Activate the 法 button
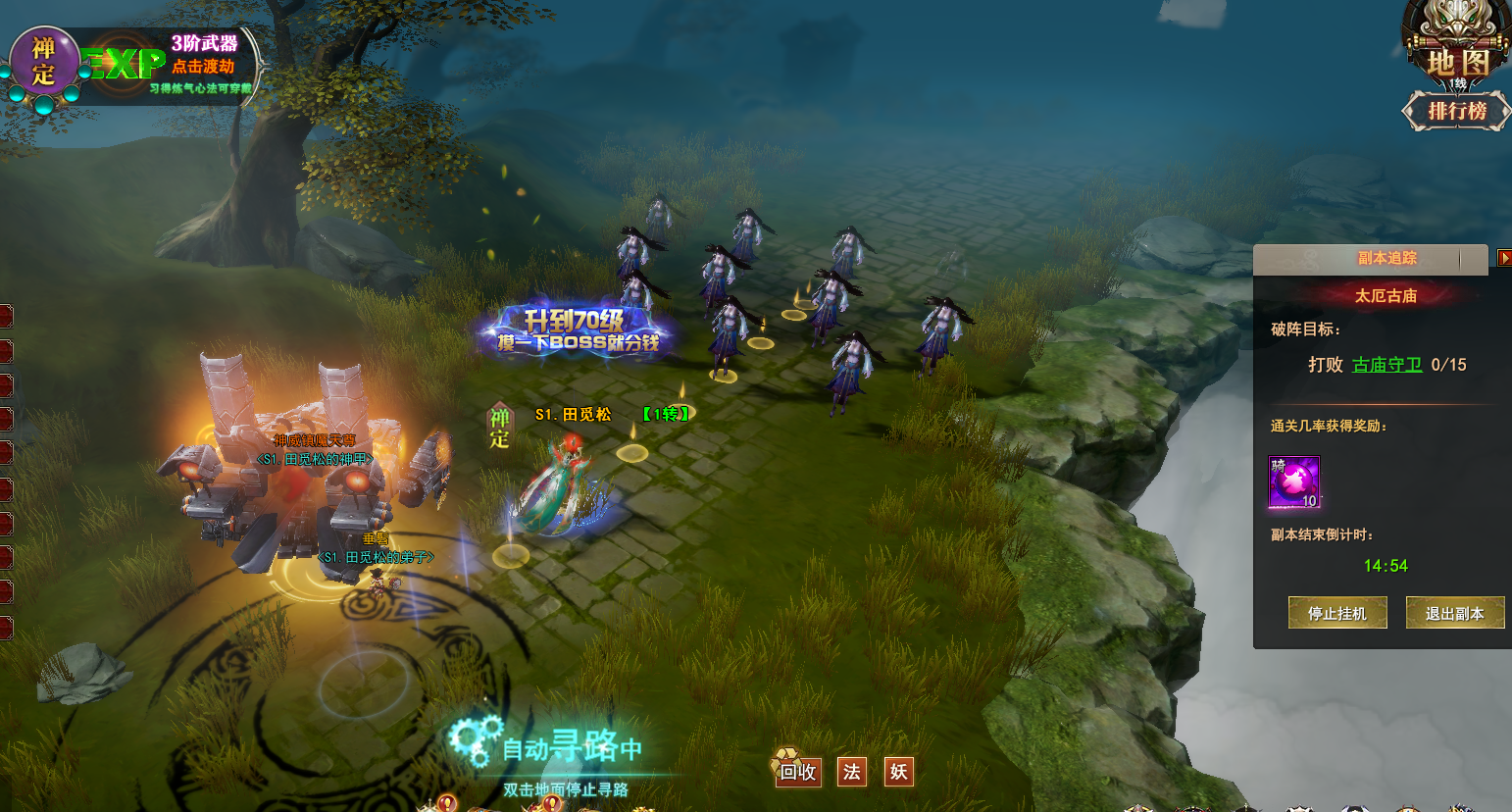1512x812 pixels. (x=851, y=772)
